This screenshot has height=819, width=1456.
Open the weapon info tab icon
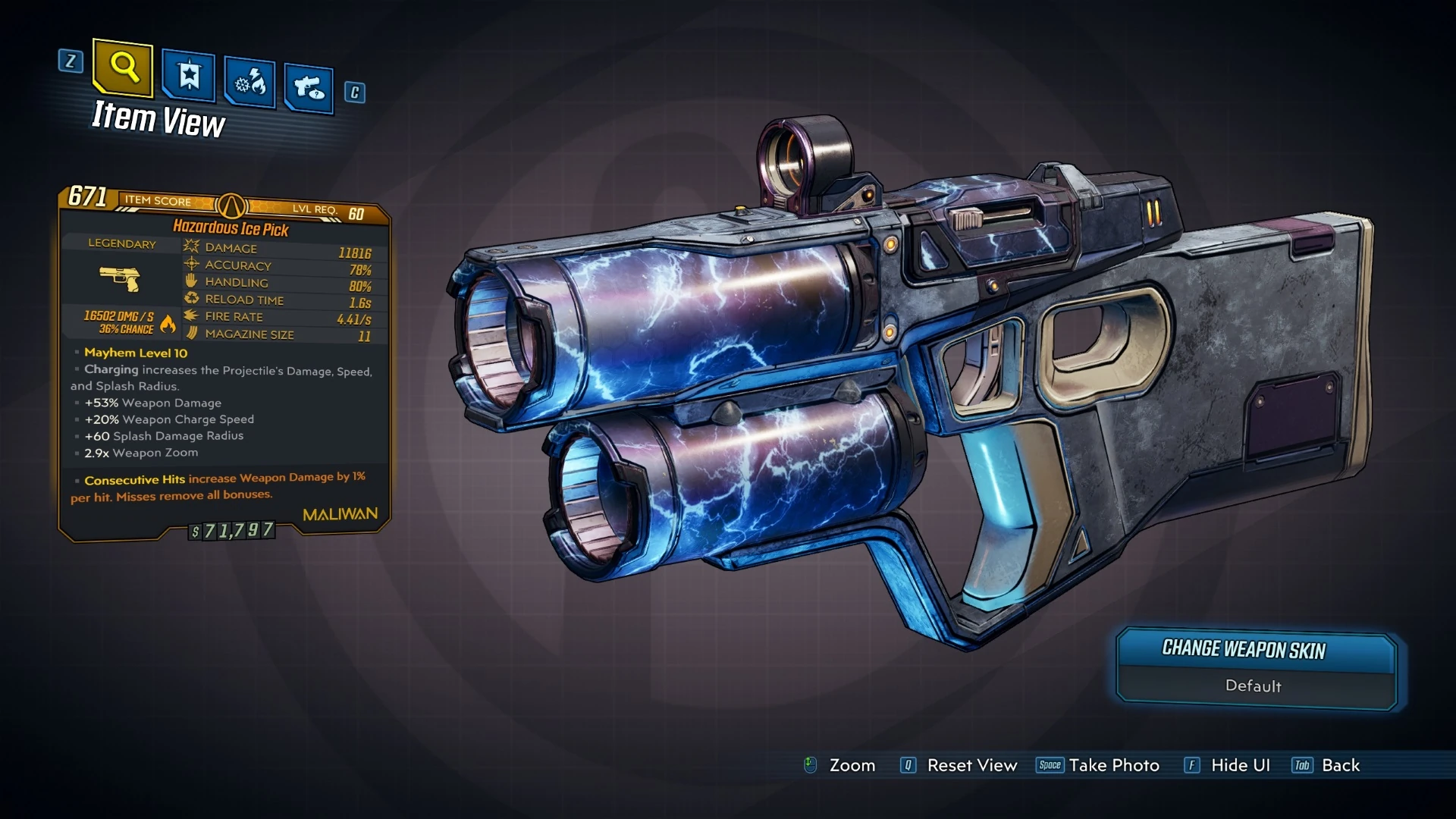(308, 87)
